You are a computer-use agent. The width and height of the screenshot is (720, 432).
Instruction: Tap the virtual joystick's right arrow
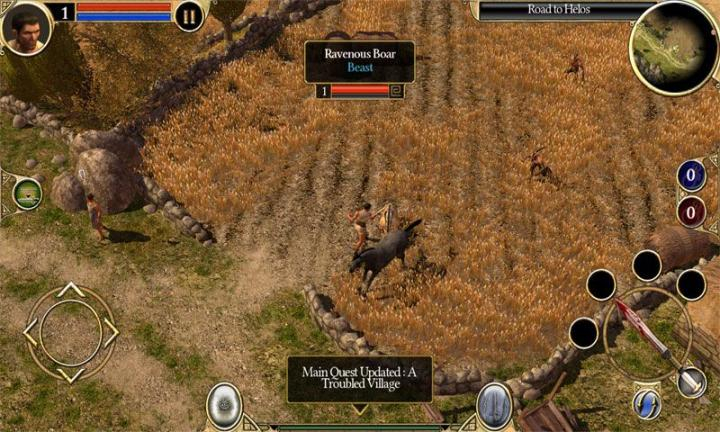(111, 332)
